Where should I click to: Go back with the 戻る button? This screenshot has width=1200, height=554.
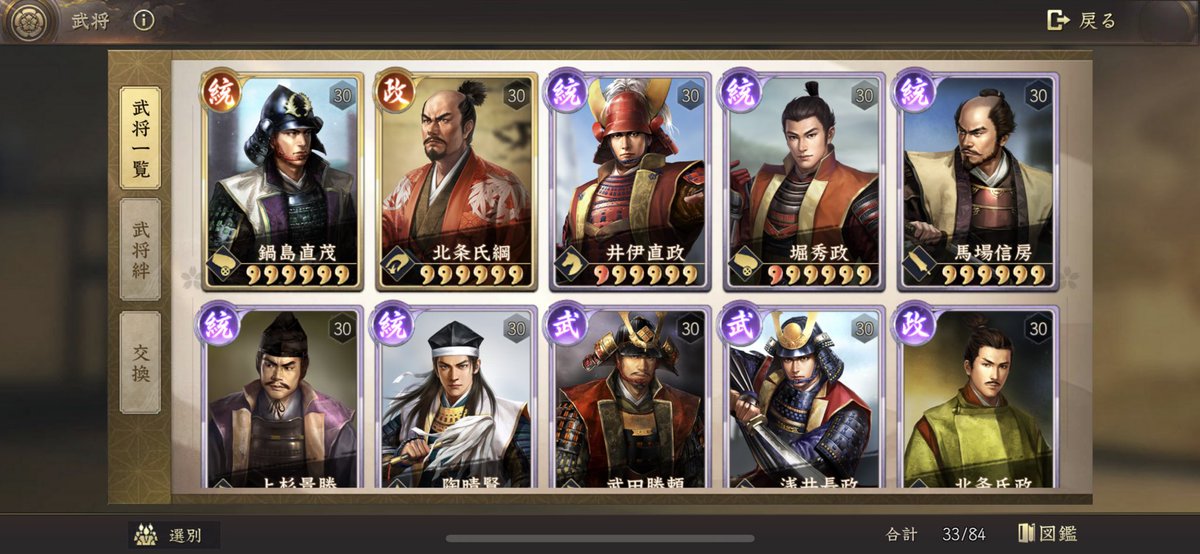point(1081,20)
